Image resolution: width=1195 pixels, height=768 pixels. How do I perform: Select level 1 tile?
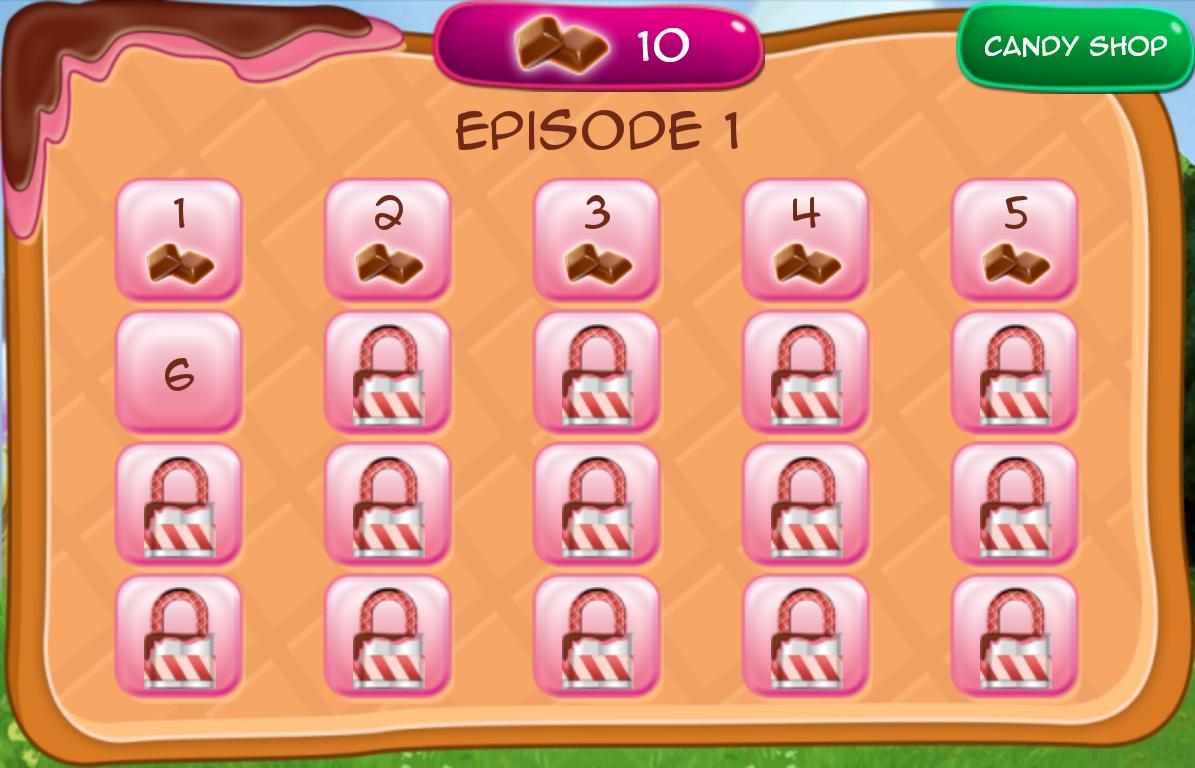pyautogui.click(x=179, y=240)
